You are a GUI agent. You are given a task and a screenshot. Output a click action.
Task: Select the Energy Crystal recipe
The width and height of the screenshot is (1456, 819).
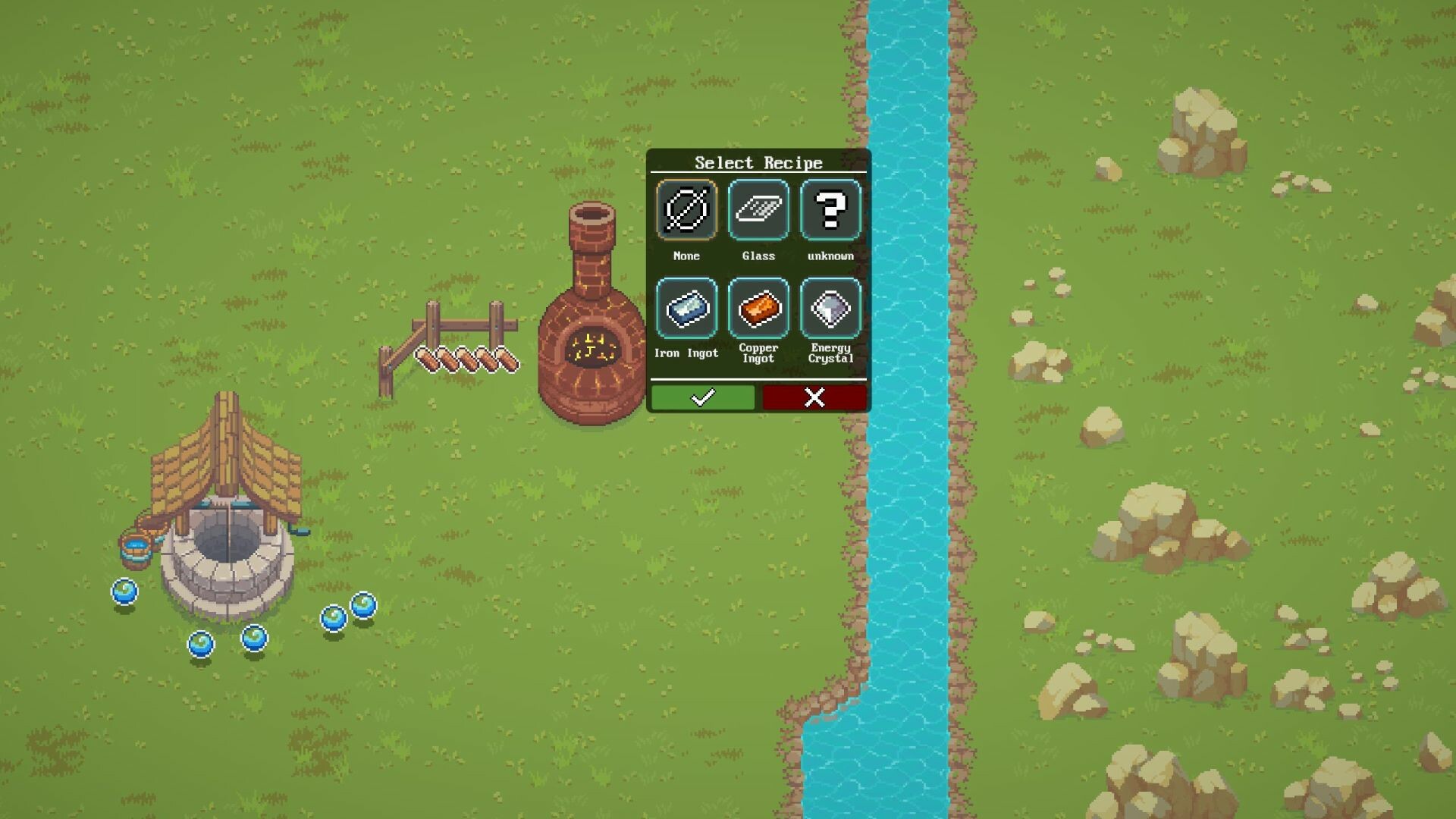click(x=830, y=308)
